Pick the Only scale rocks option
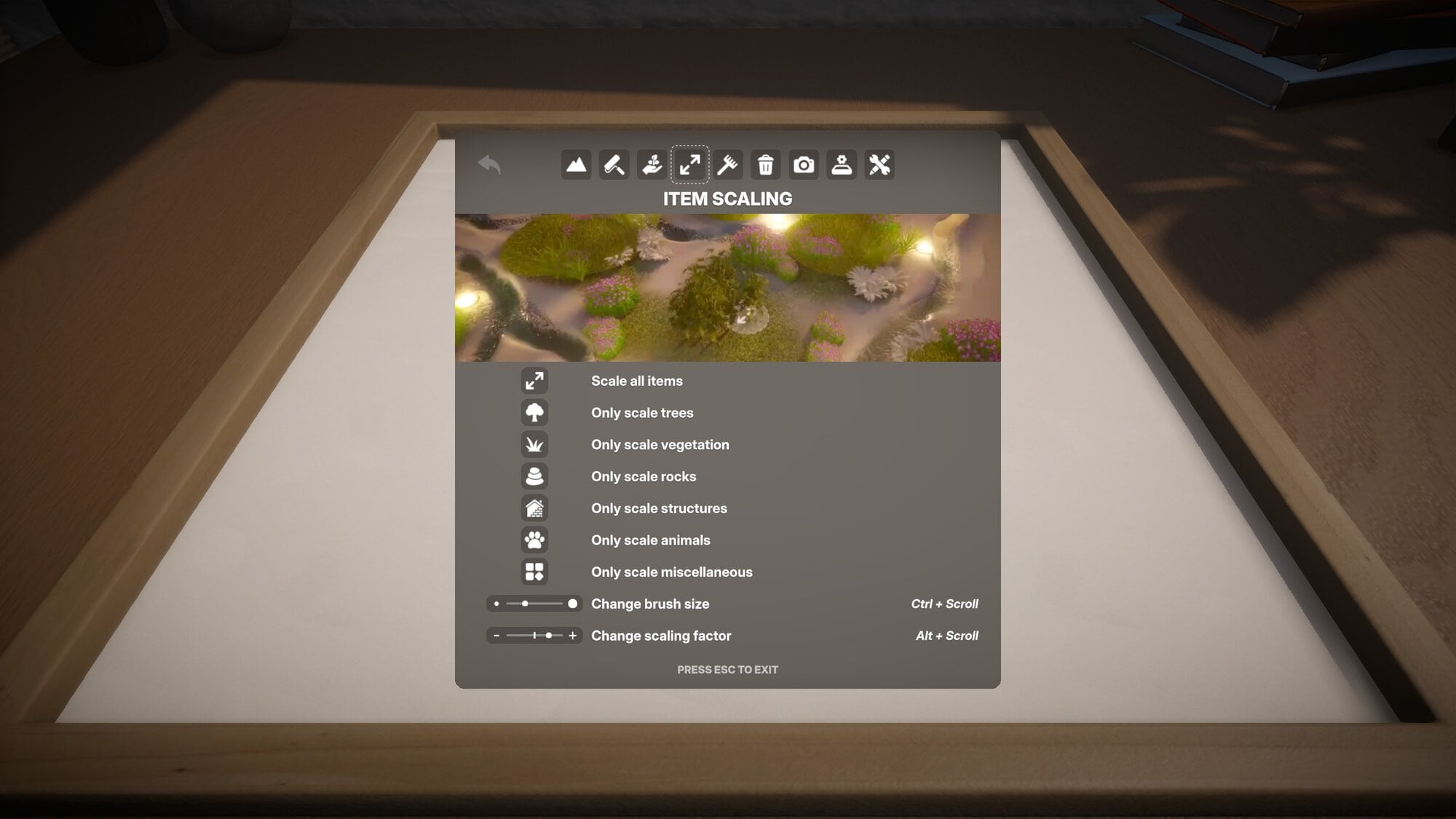 (x=534, y=476)
